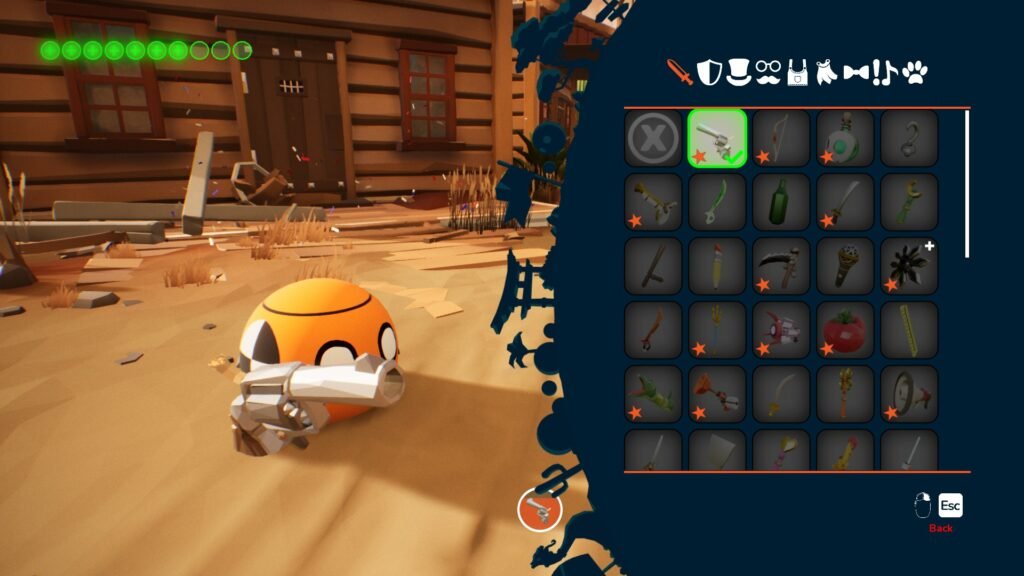The image size is (1024, 576).
Task: Choose the green skull potion flask
Action: pyautogui.click(x=845, y=138)
